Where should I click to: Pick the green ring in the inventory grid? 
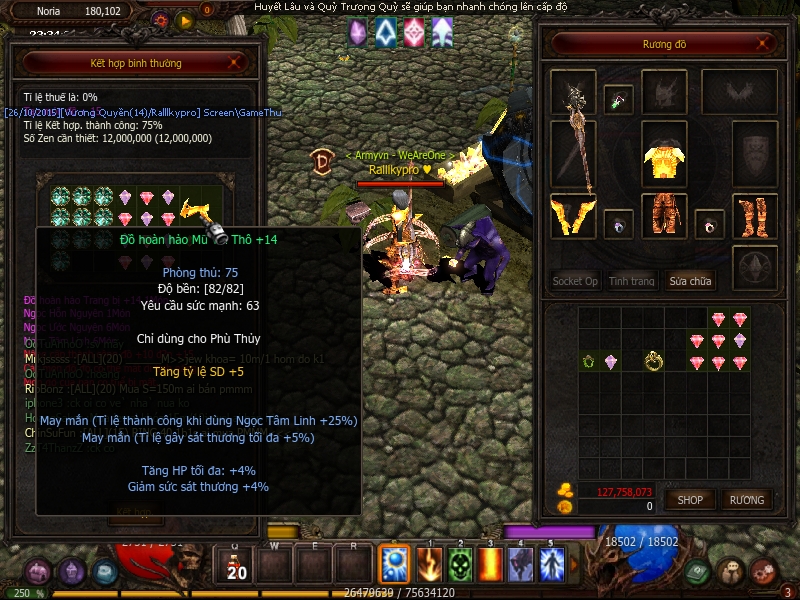point(589,360)
